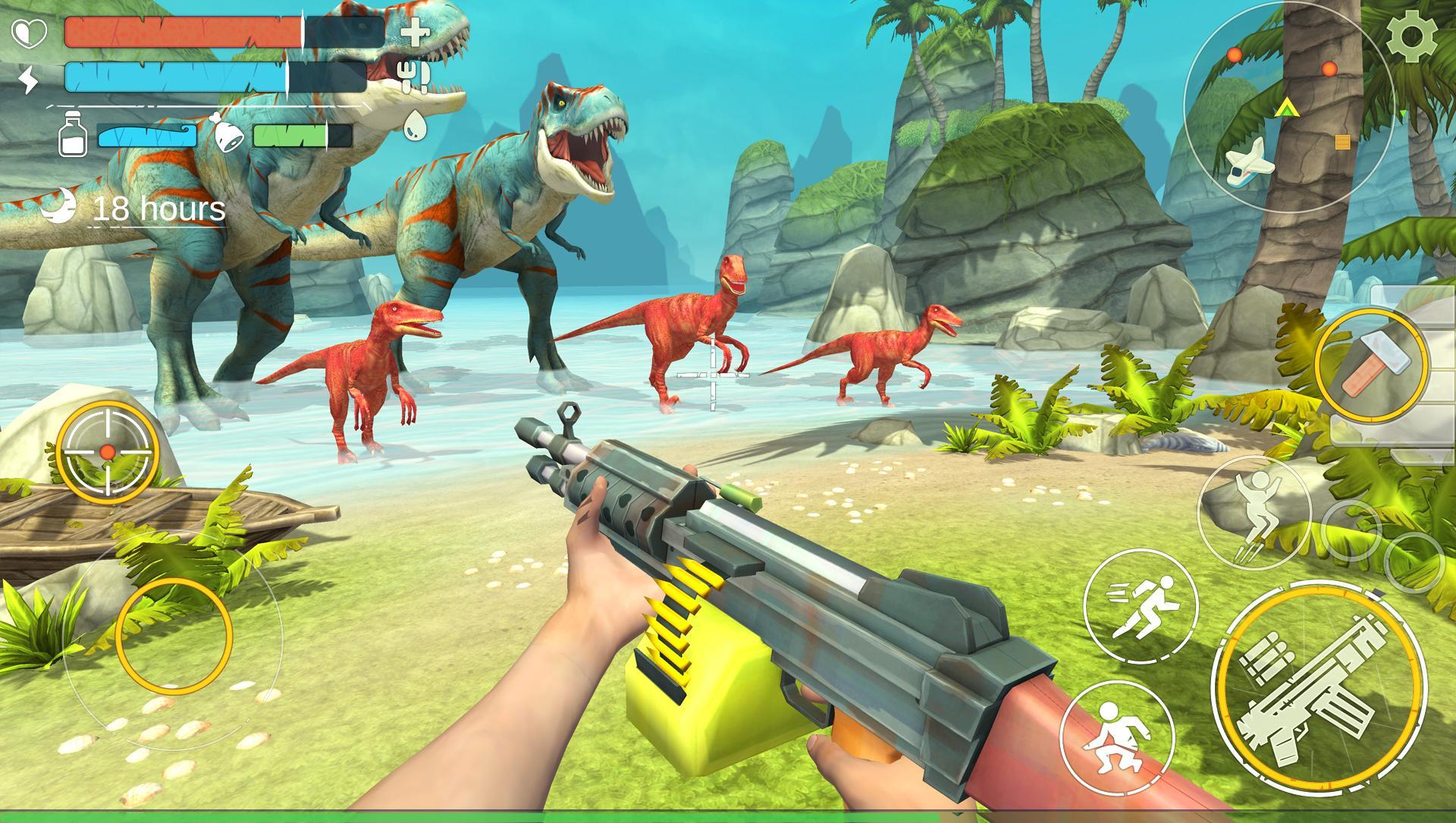The image size is (1456, 823).
Task: Tap the water droplet thirst icon
Action: (416, 128)
